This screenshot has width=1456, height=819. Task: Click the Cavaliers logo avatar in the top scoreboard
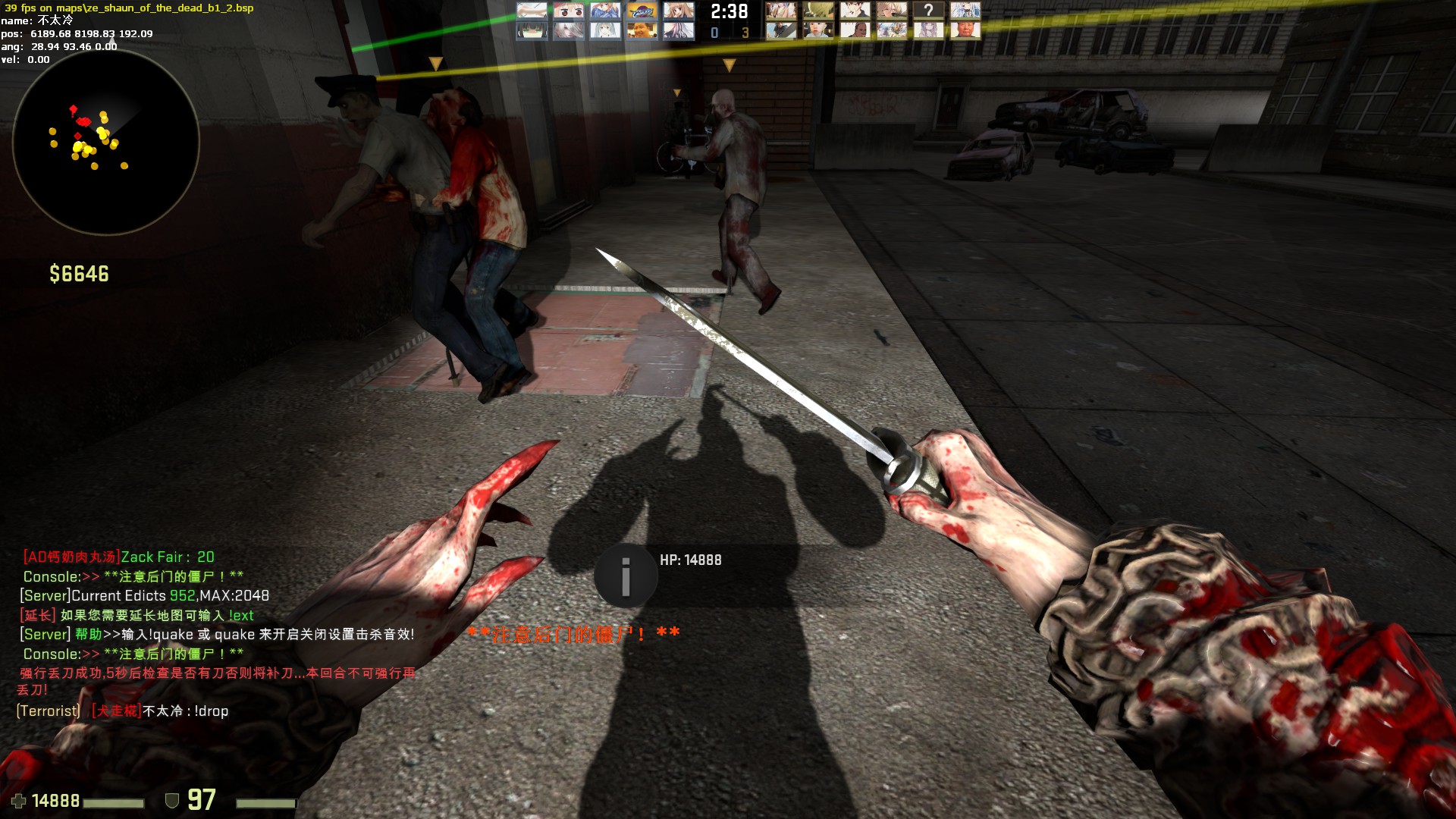tap(642, 11)
